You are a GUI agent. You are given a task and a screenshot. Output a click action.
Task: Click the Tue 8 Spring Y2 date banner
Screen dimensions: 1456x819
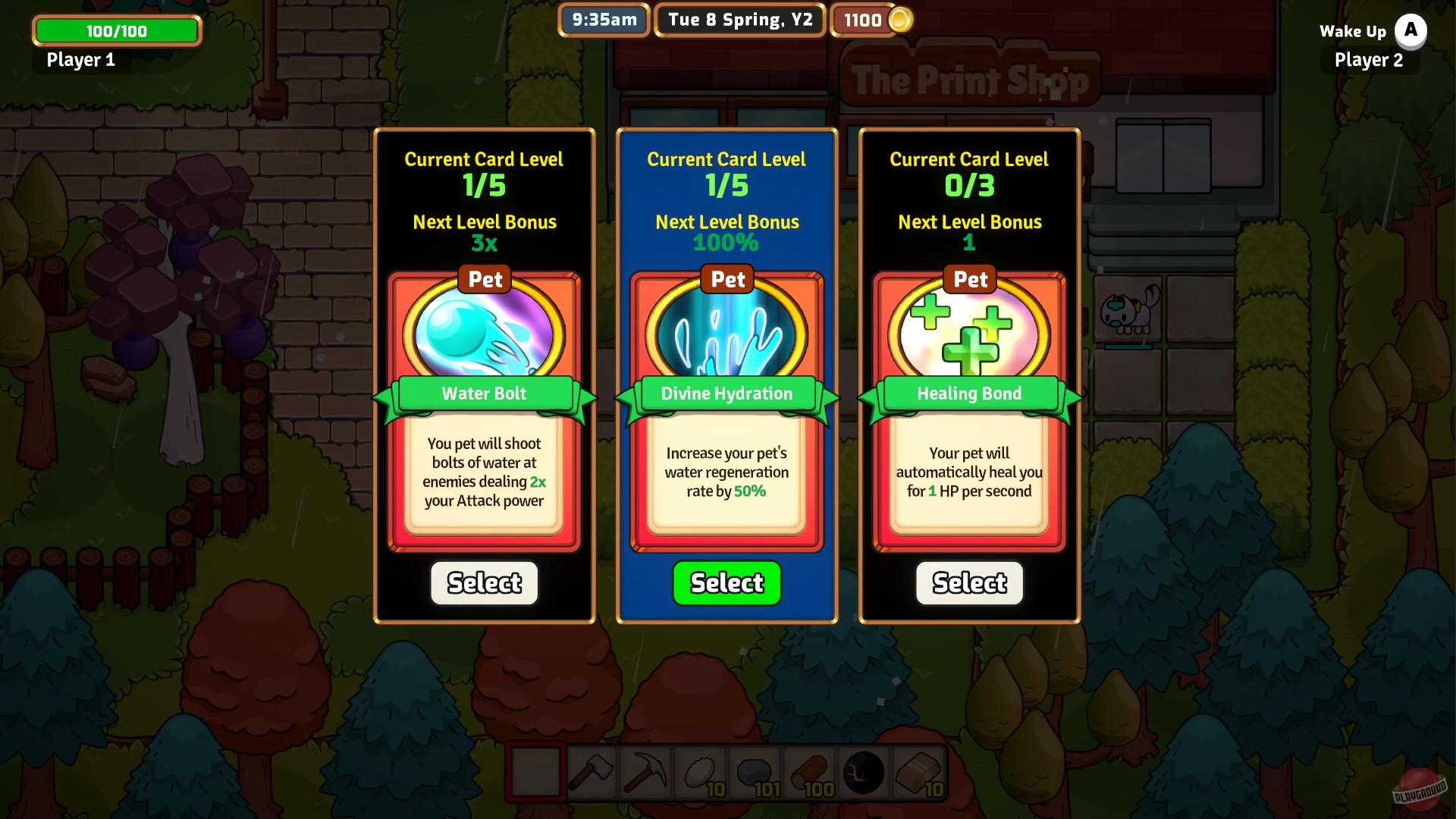coord(739,20)
